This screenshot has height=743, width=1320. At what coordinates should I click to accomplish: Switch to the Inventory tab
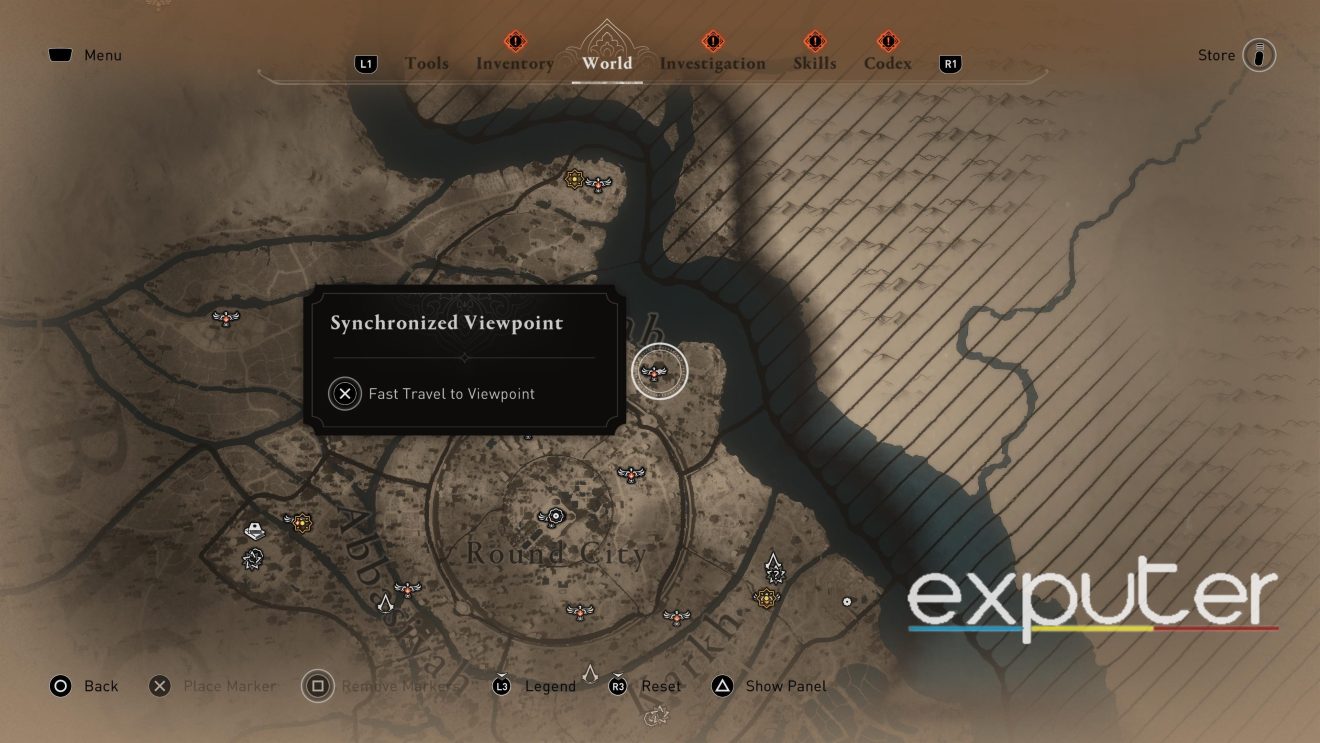coord(514,63)
